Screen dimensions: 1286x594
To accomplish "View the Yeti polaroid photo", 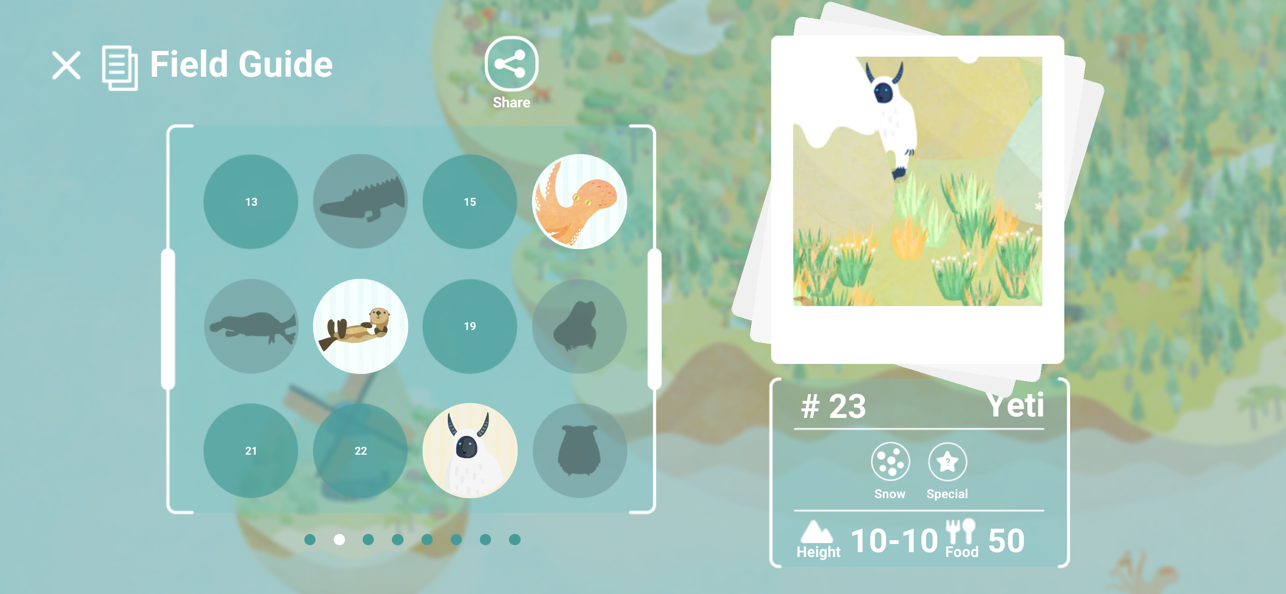I will pyautogui.click(x=917, y=182).
